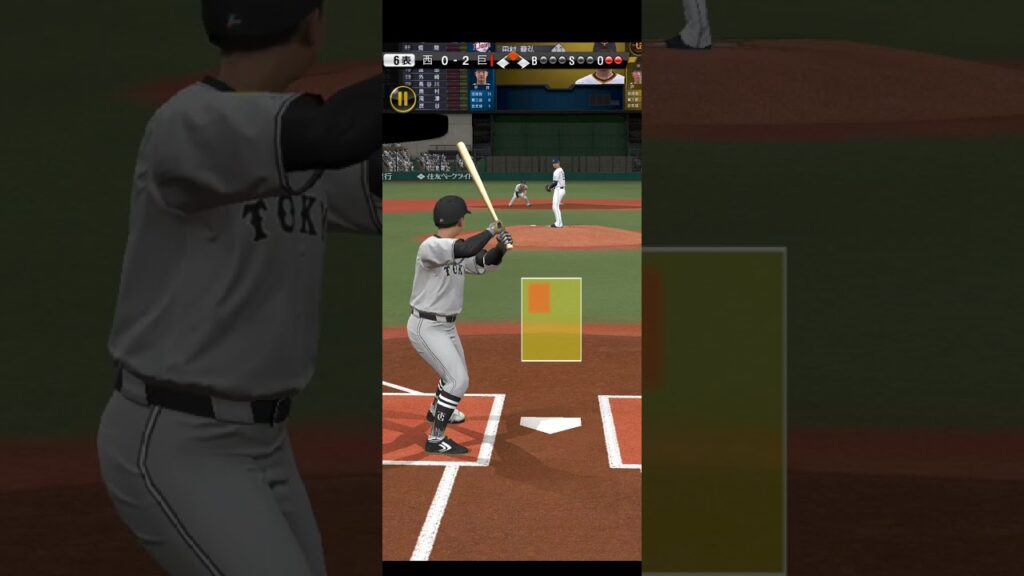Screen dimensions: 1024x576
Task: Pause the game with the yellow pause button
Action: 402,98
